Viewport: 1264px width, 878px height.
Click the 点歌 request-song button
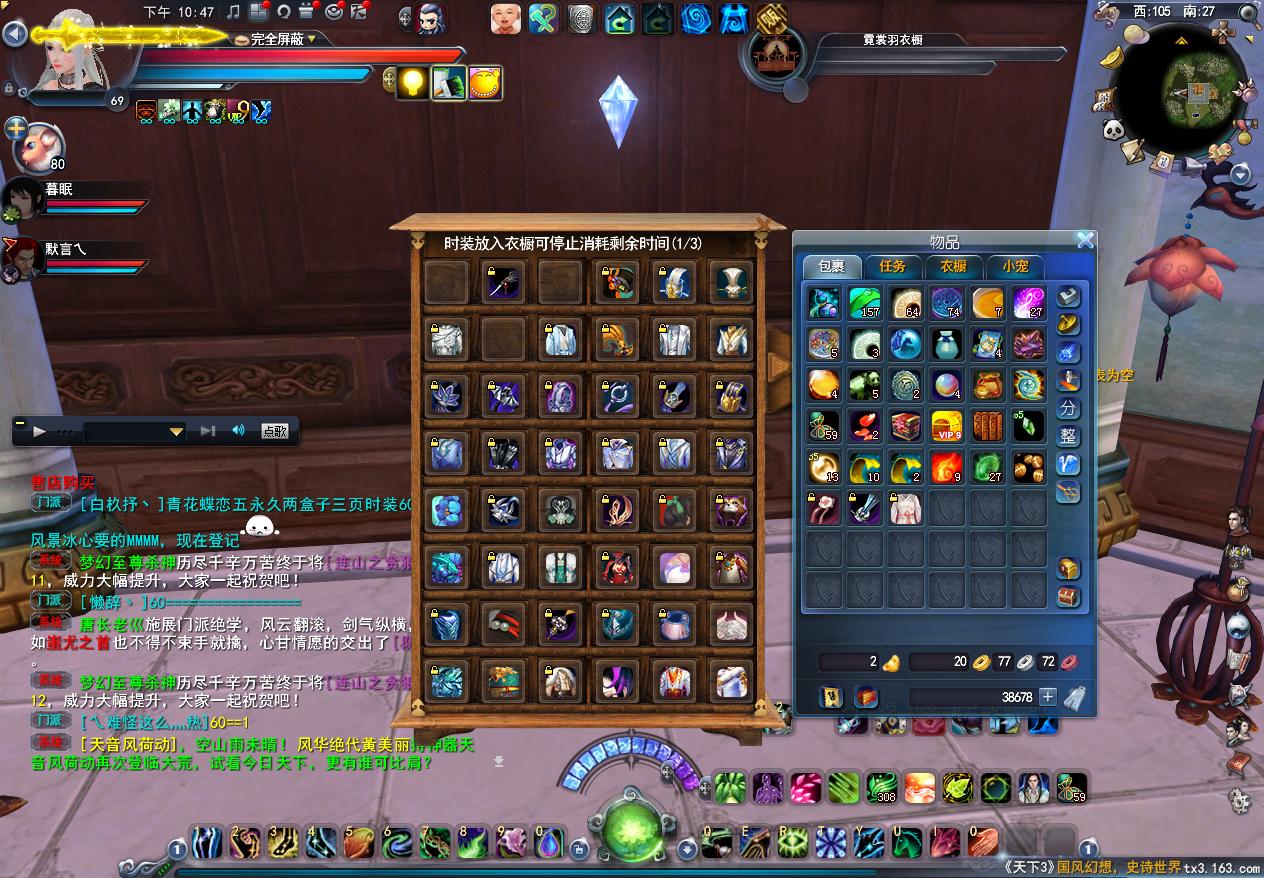(x=275, y=431)
